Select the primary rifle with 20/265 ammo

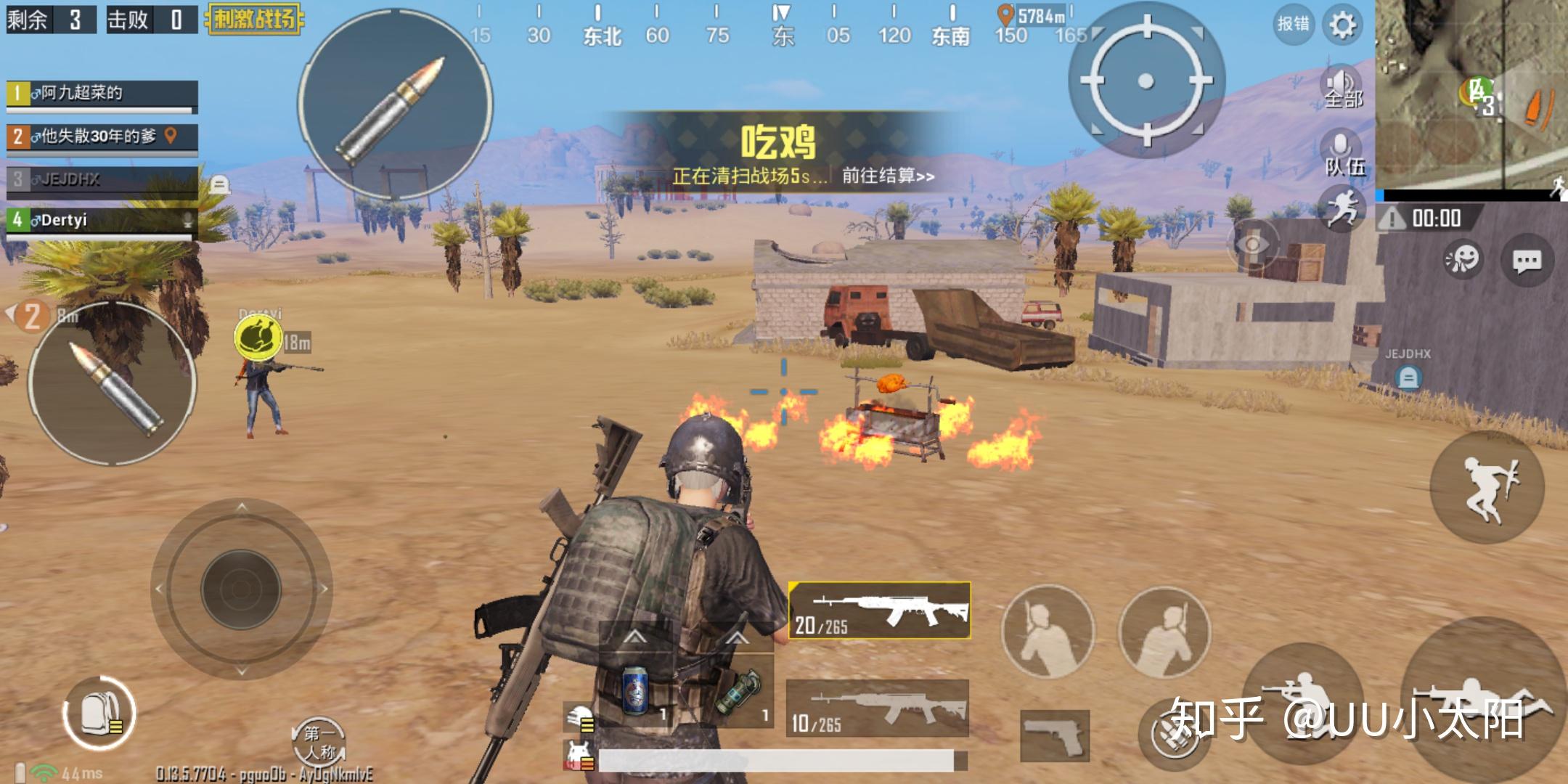[x=879, y=611]
